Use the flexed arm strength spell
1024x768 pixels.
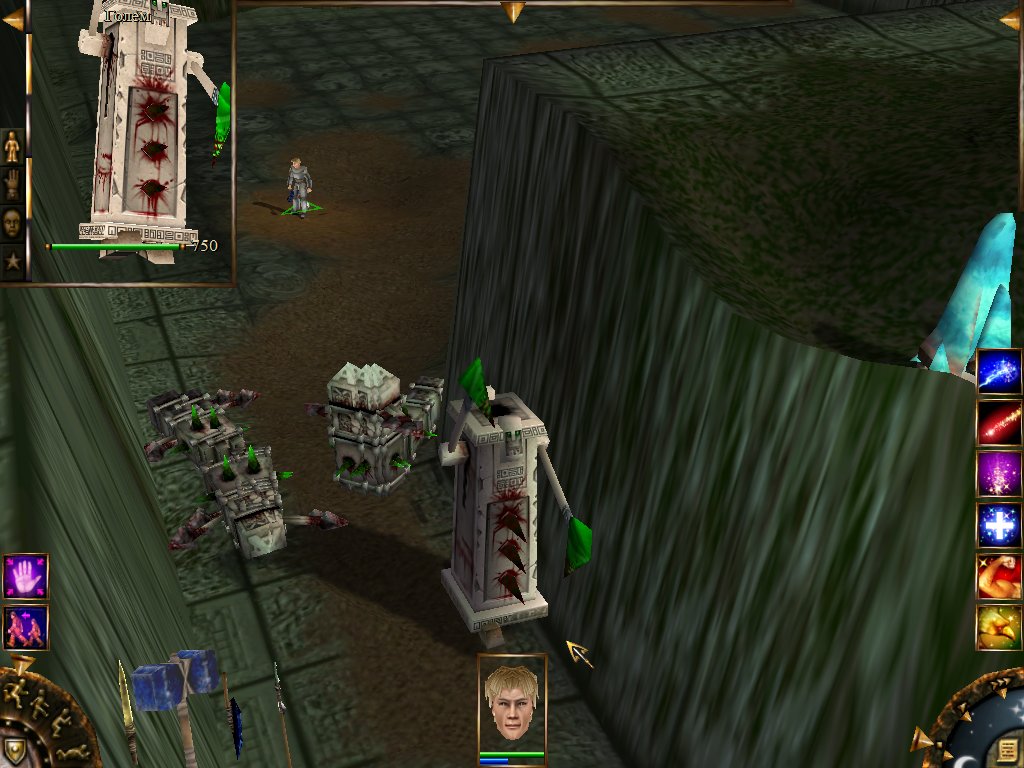coord(999,577)
